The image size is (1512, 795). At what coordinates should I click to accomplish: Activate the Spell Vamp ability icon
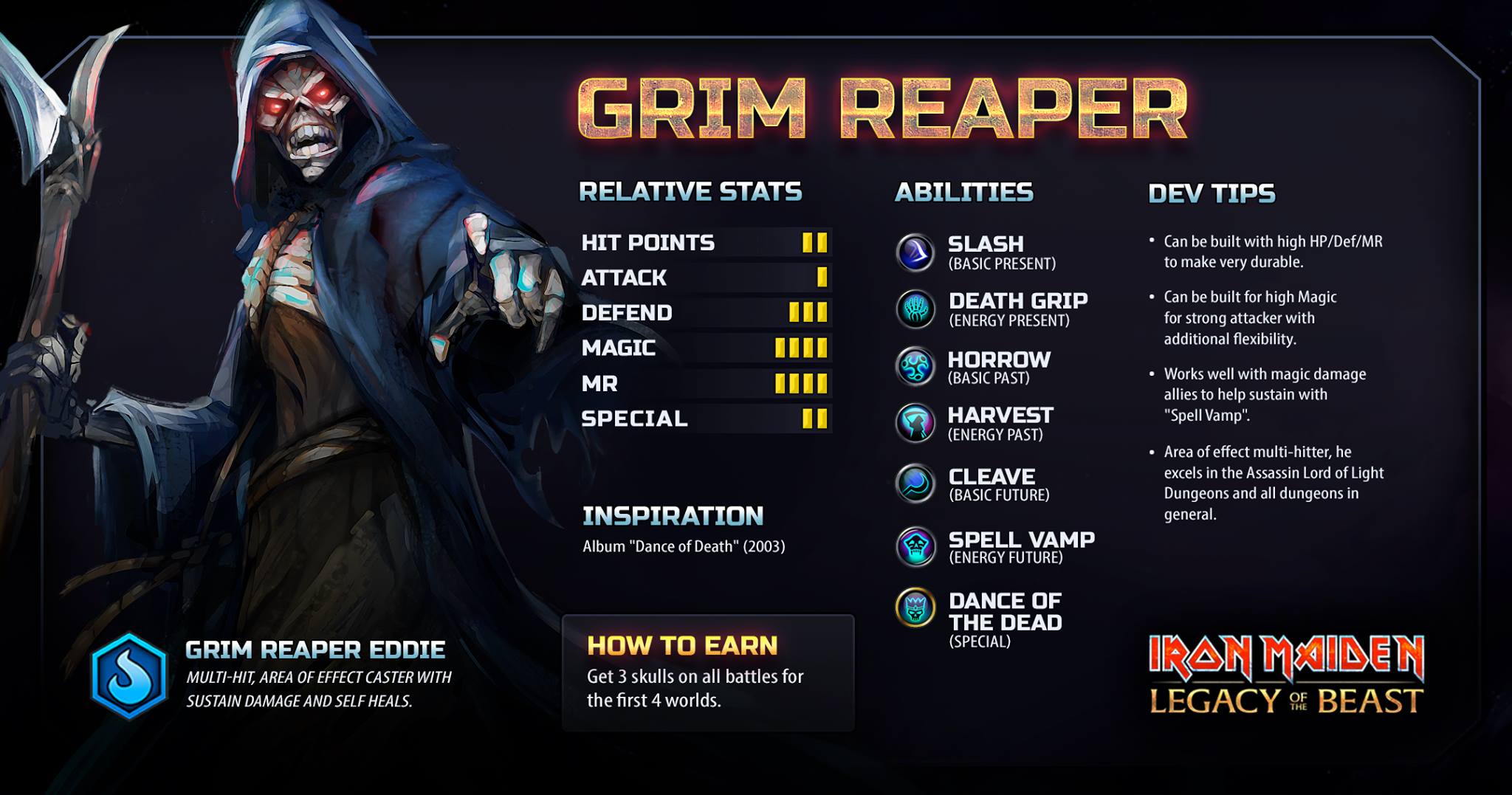[x=915, y=546]
